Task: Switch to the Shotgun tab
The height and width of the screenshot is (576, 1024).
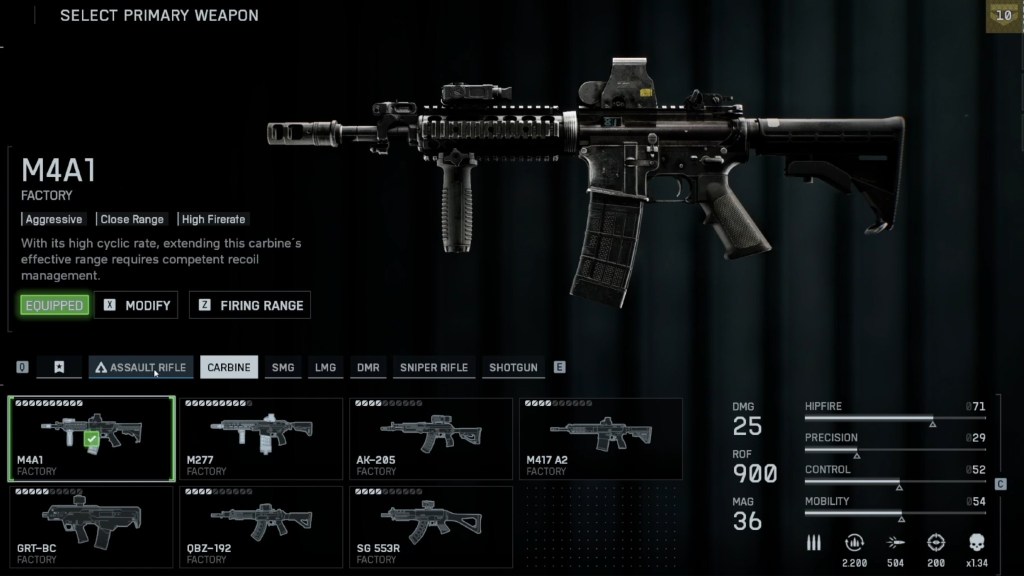Action: click(x=513, y=367)
